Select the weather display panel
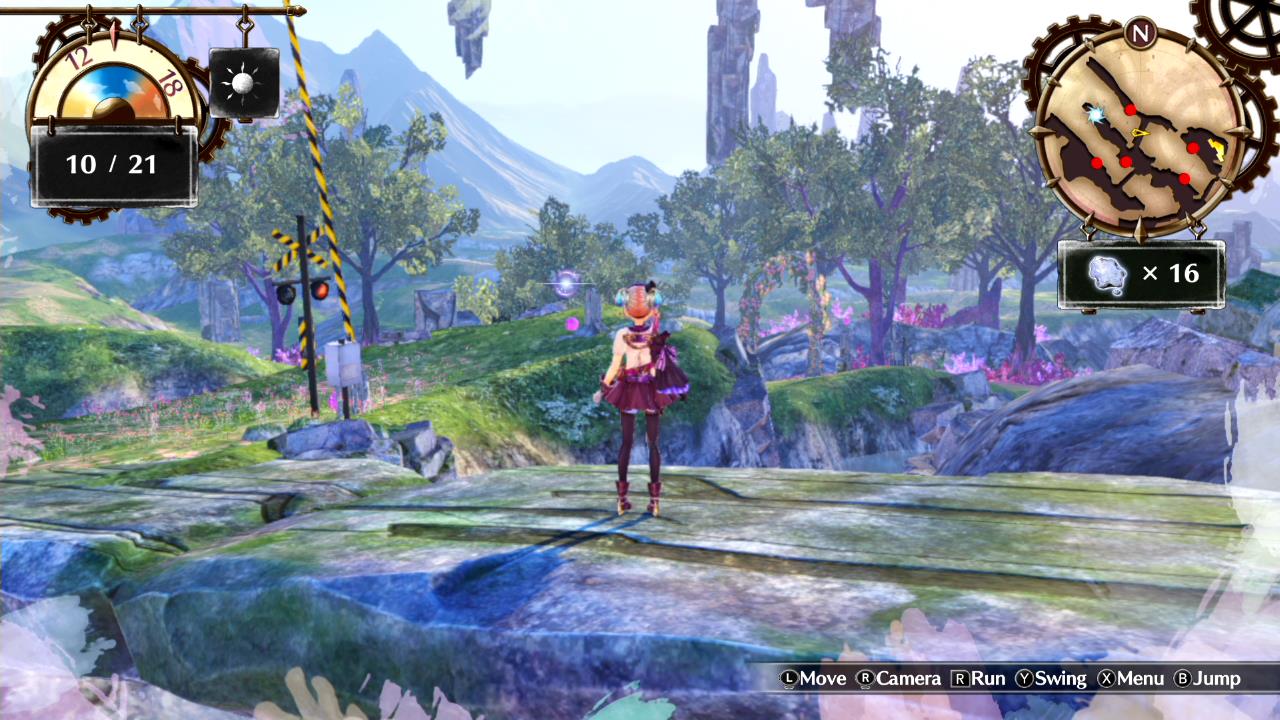 243,80
